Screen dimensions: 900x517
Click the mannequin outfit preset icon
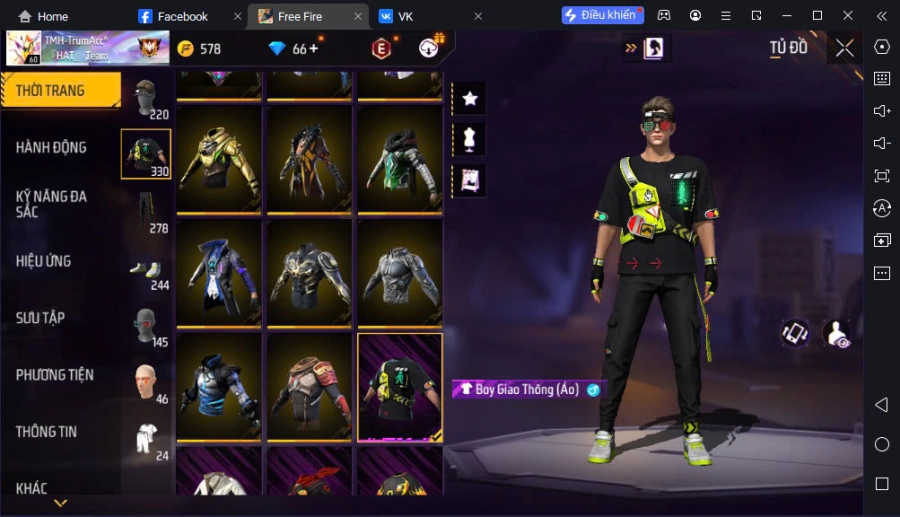pyautogui.click(x=469, y=139)
